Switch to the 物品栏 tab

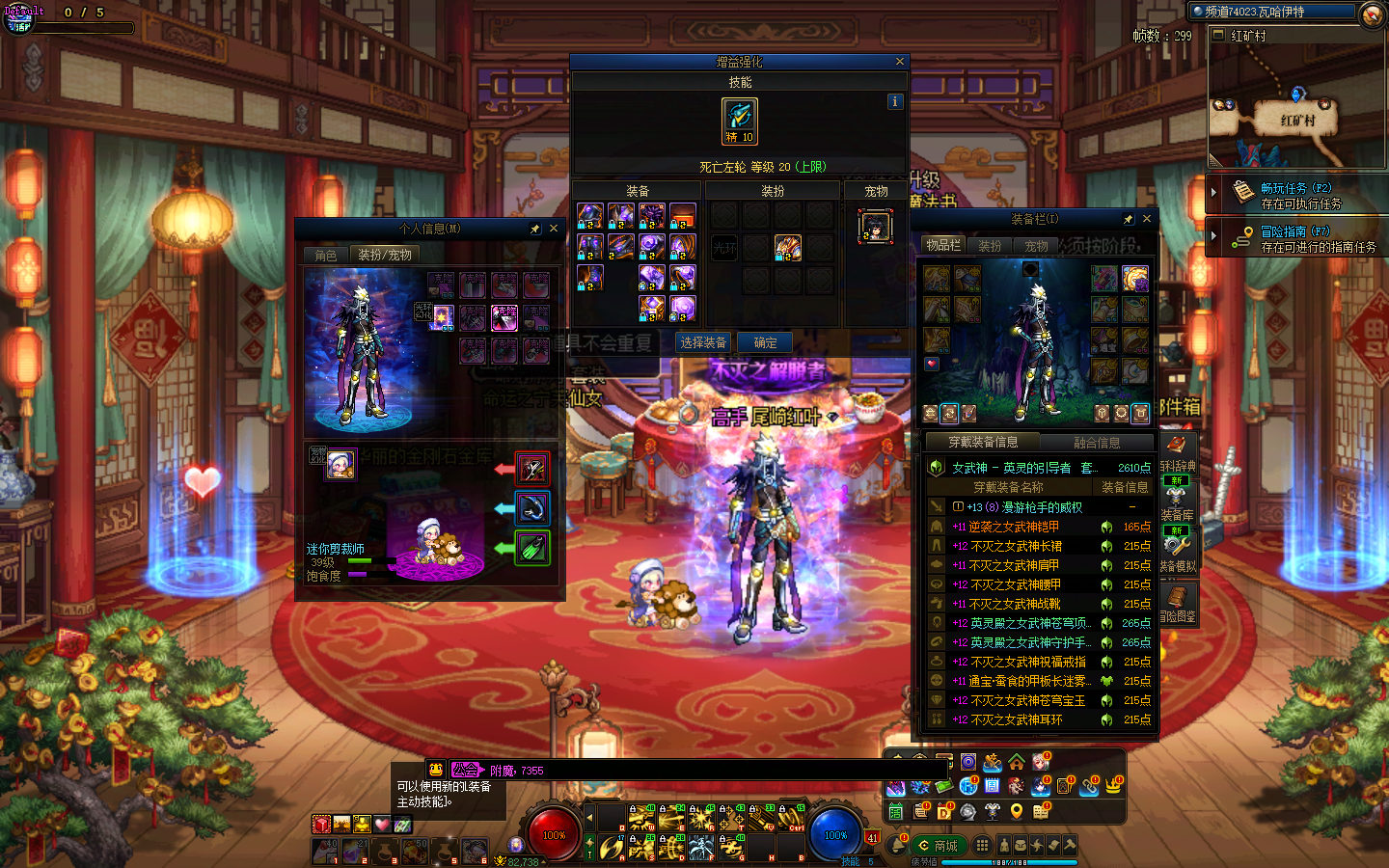tap(943, 245)
